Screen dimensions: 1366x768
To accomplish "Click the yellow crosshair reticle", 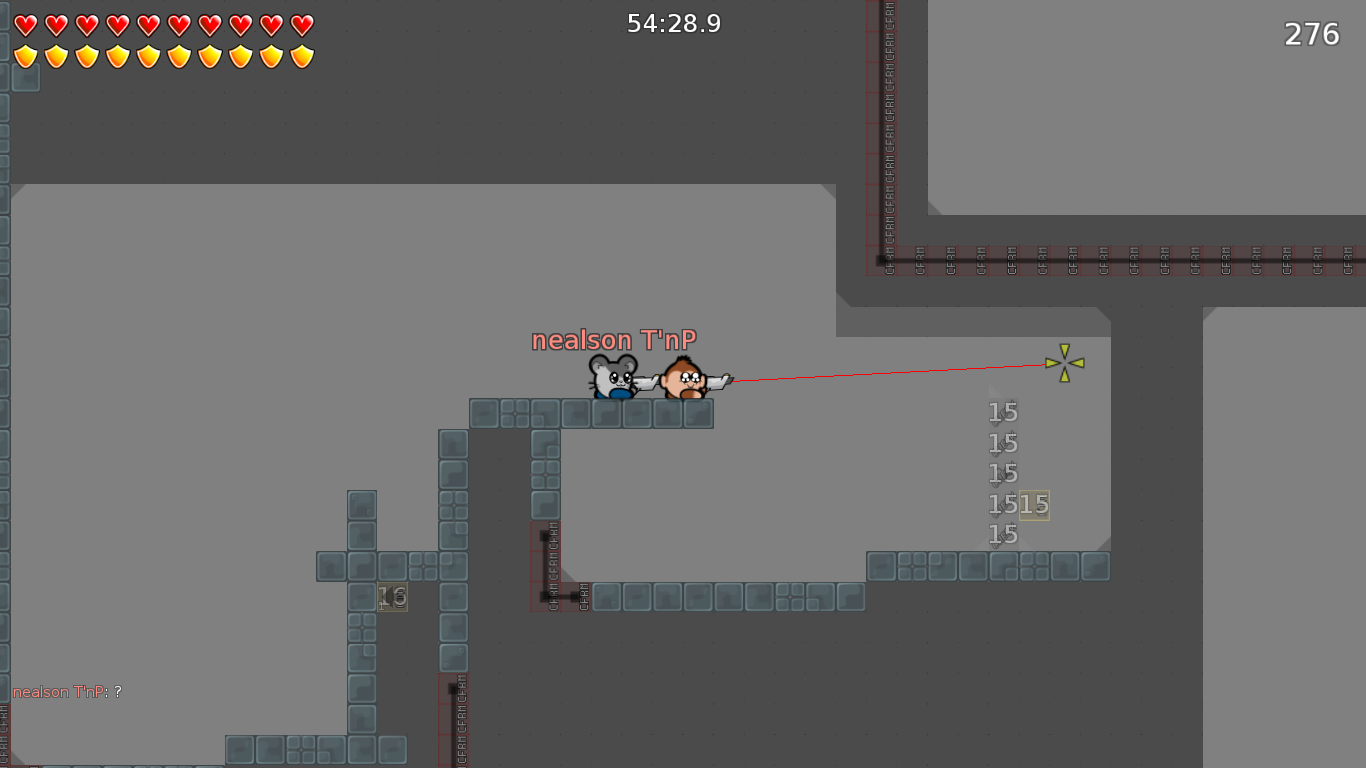I will pyautogui.click(x=1065, y=362).
